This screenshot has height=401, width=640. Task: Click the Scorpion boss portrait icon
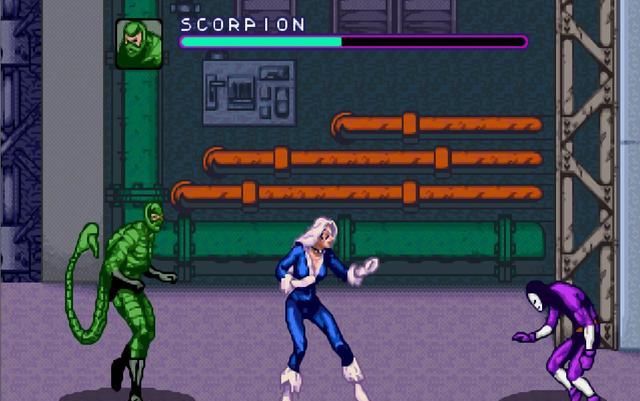tap(139, 44)
